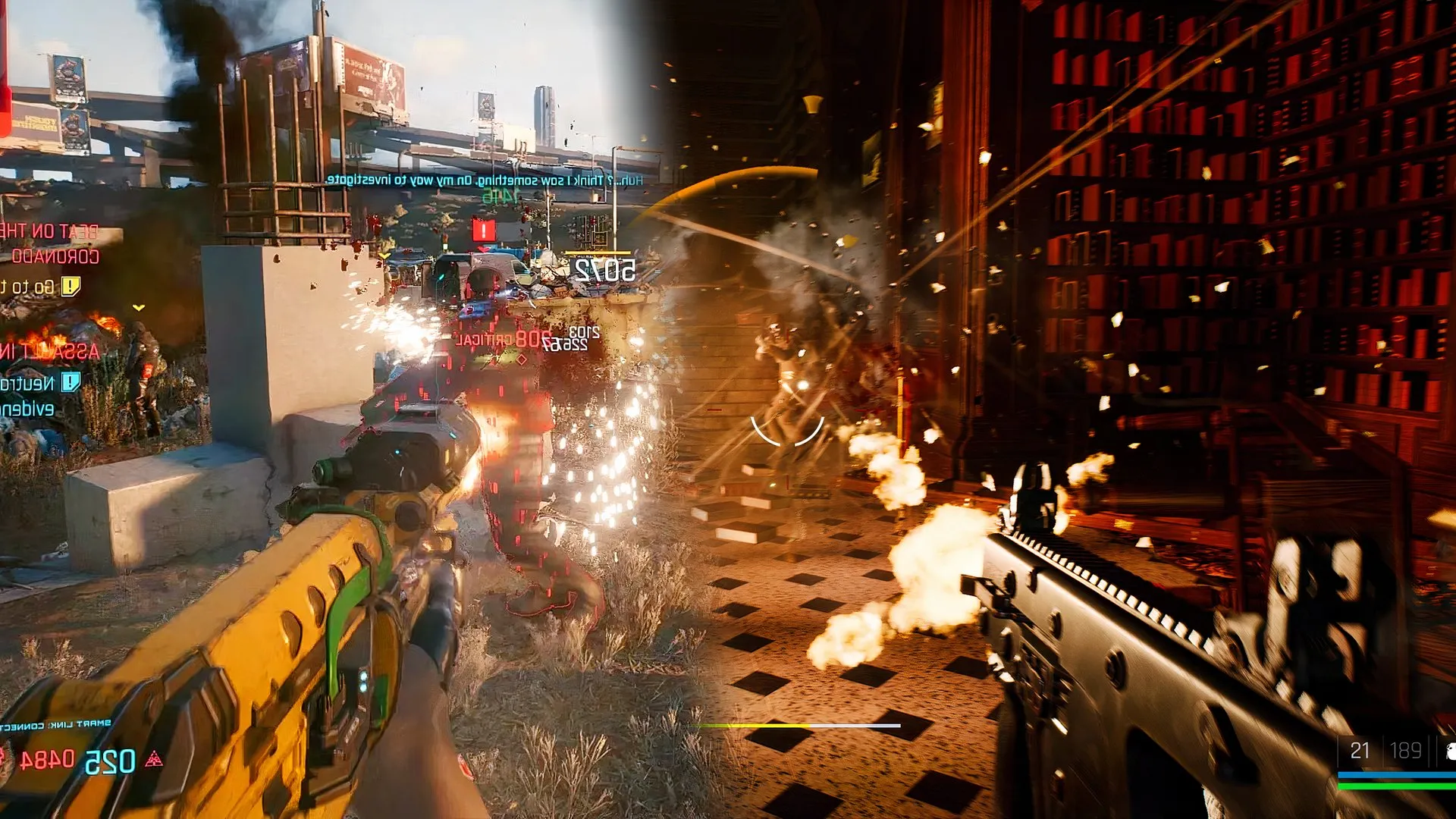Viewport: 1456px width, 819px height.
Task: Click the yellow objective chevron marker
Action: coord(139,307)
